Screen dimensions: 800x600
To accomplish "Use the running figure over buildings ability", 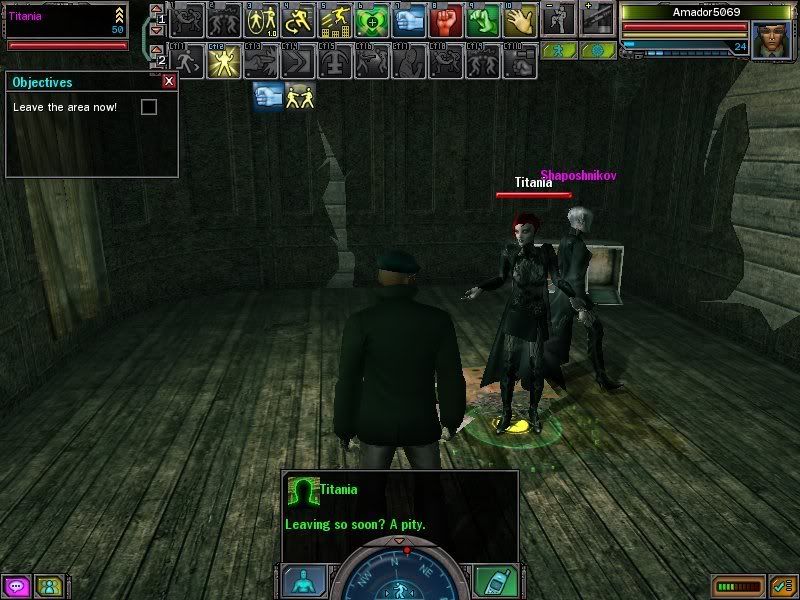I will (335, 19).
